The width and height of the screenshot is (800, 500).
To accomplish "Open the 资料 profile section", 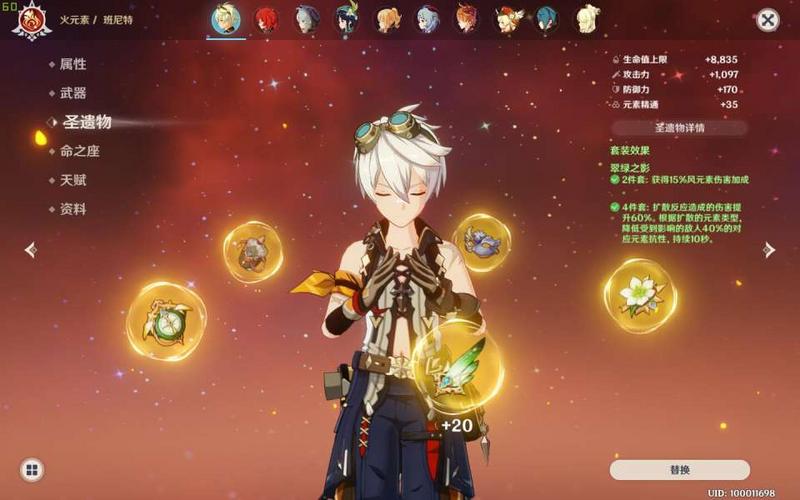I will (73, 209).
